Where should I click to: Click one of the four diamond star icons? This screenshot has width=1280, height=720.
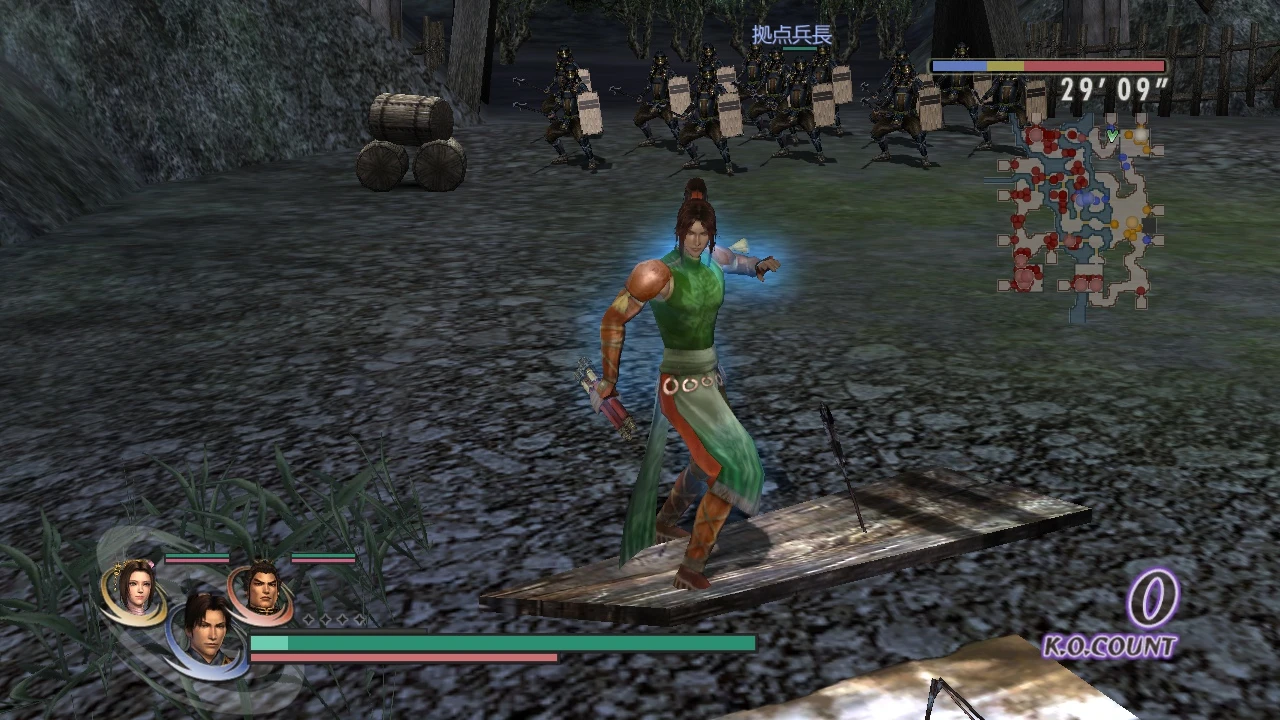309,619
